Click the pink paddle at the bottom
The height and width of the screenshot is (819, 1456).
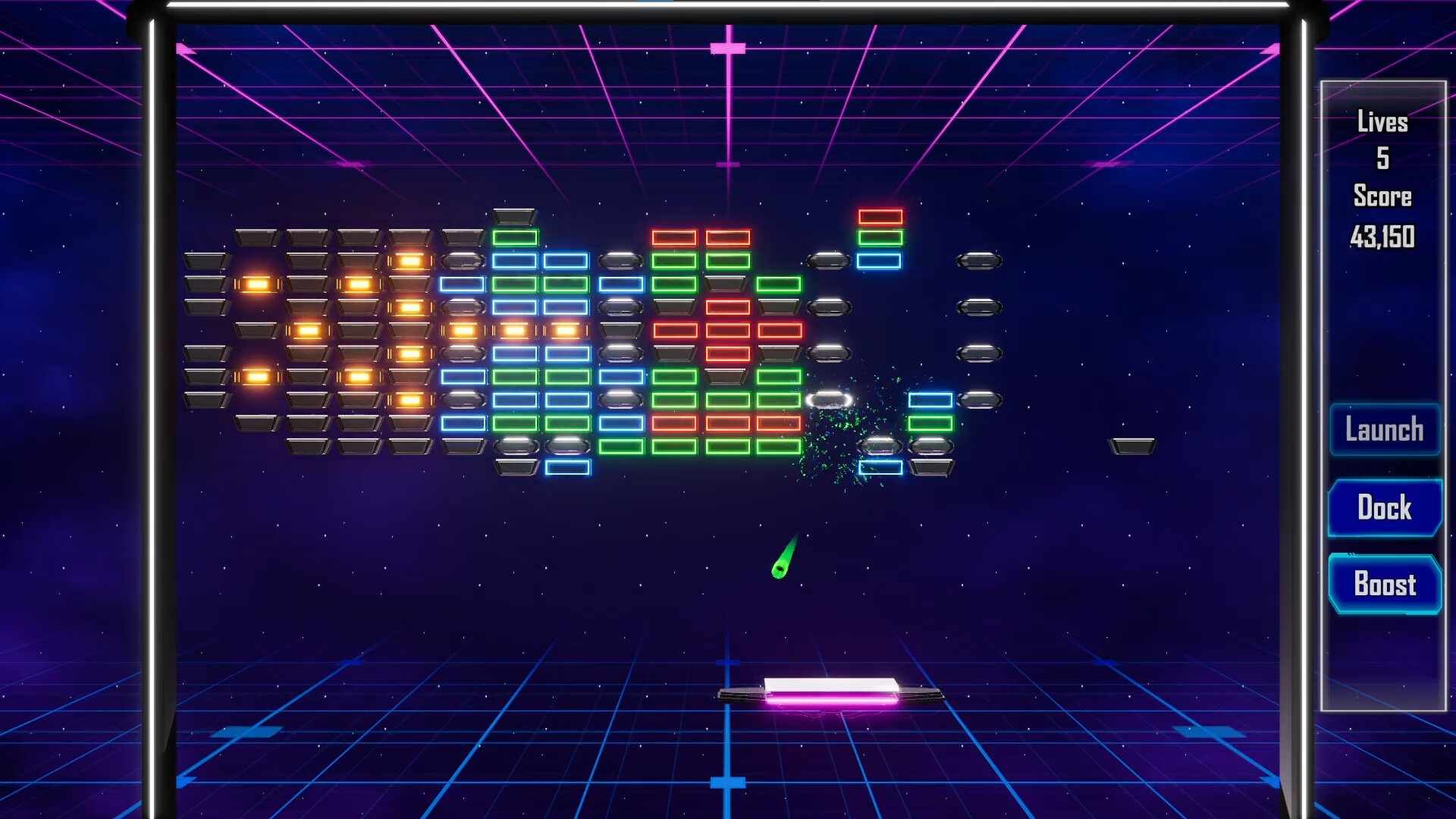click(831, 692)
